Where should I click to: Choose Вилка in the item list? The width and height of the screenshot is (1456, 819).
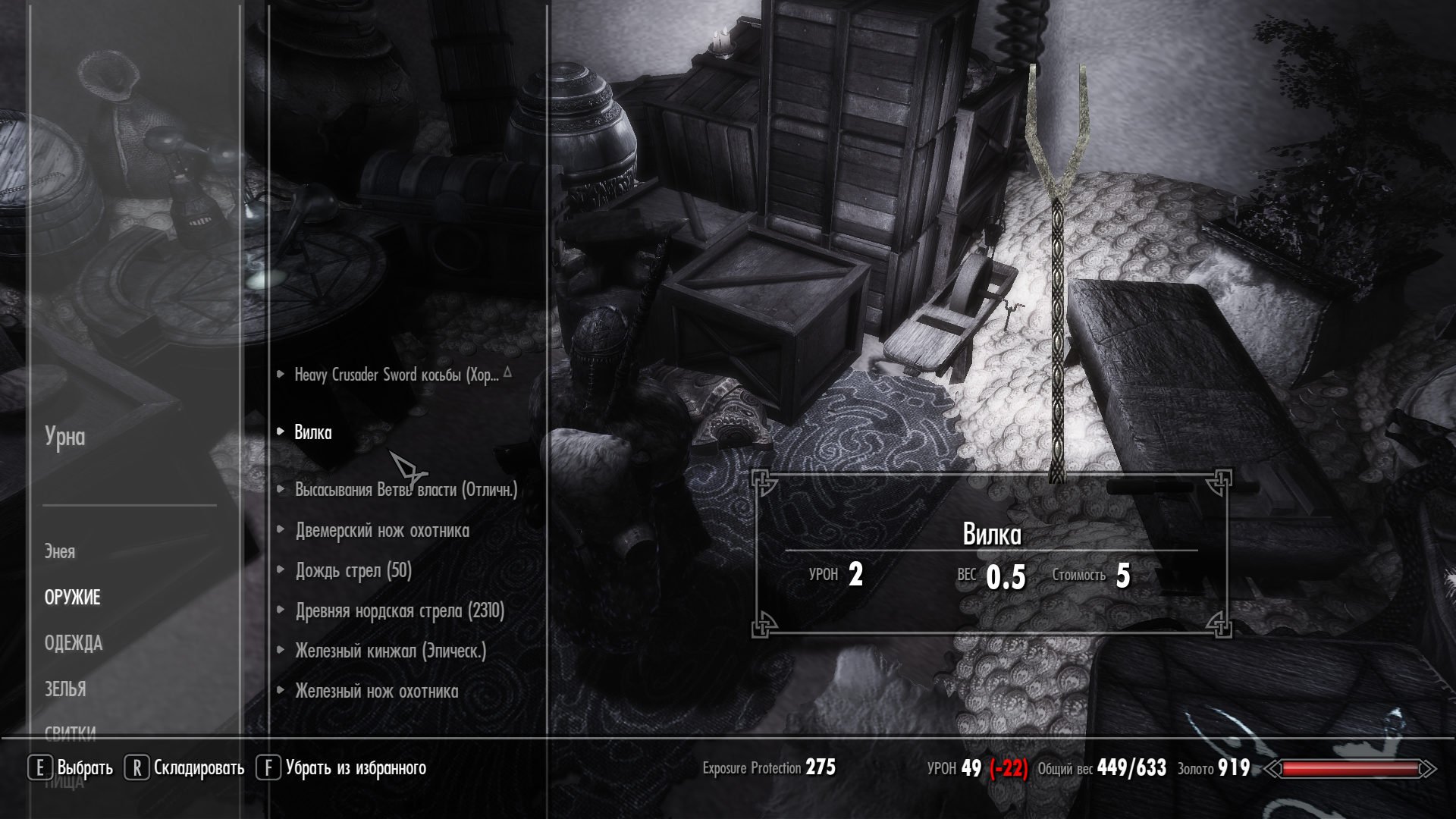(313, 432)
